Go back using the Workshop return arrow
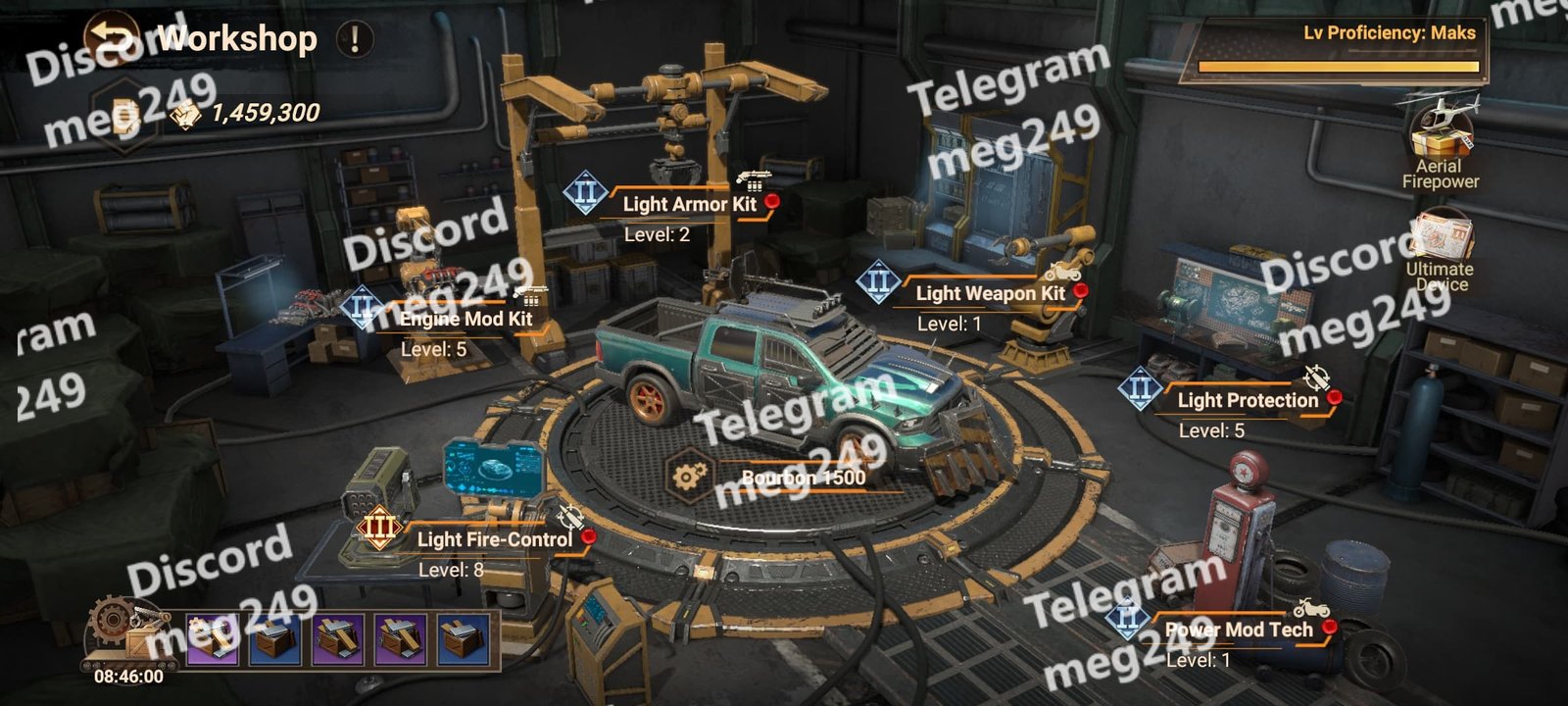 coord(110,38)
